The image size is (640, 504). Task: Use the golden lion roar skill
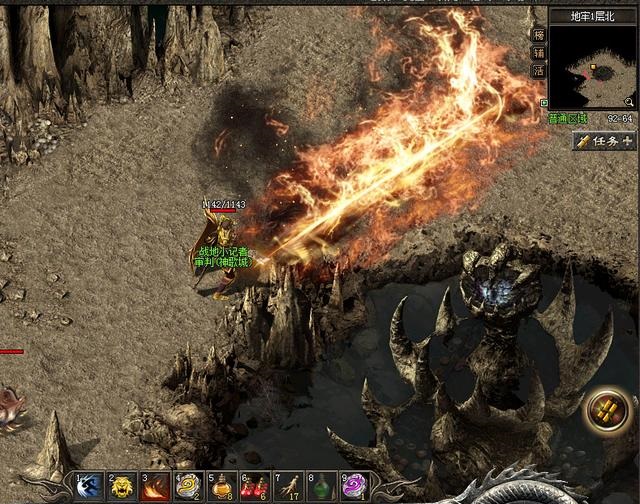(x=122, y=487)
